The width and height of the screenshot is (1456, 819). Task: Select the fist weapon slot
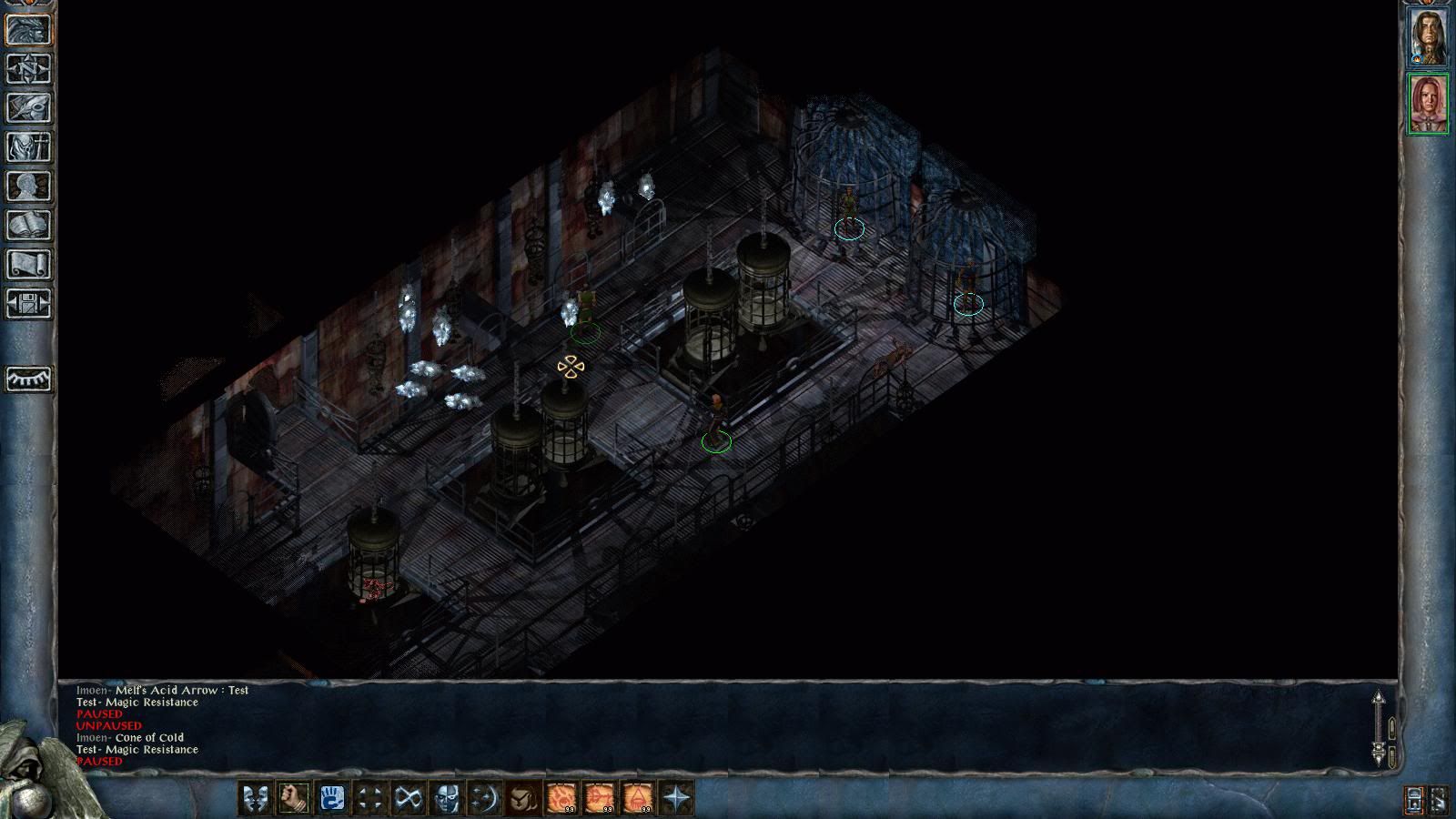(293, 799)
